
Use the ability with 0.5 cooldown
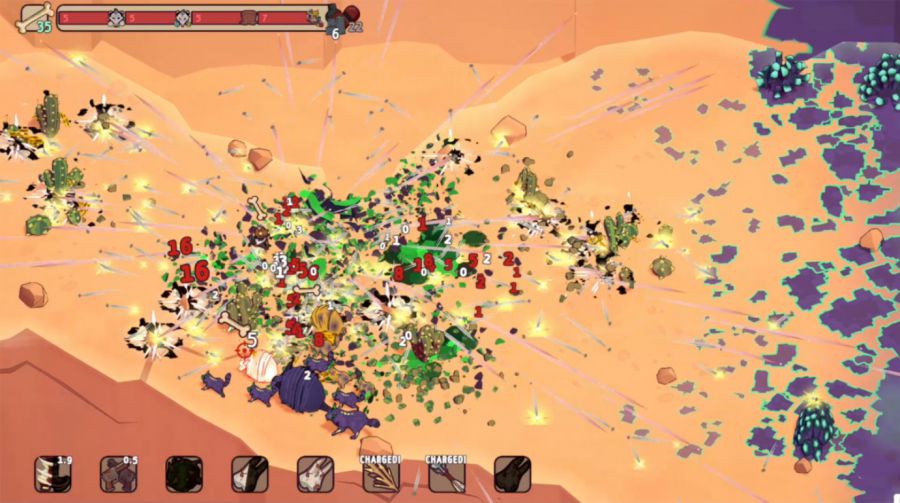118,474
